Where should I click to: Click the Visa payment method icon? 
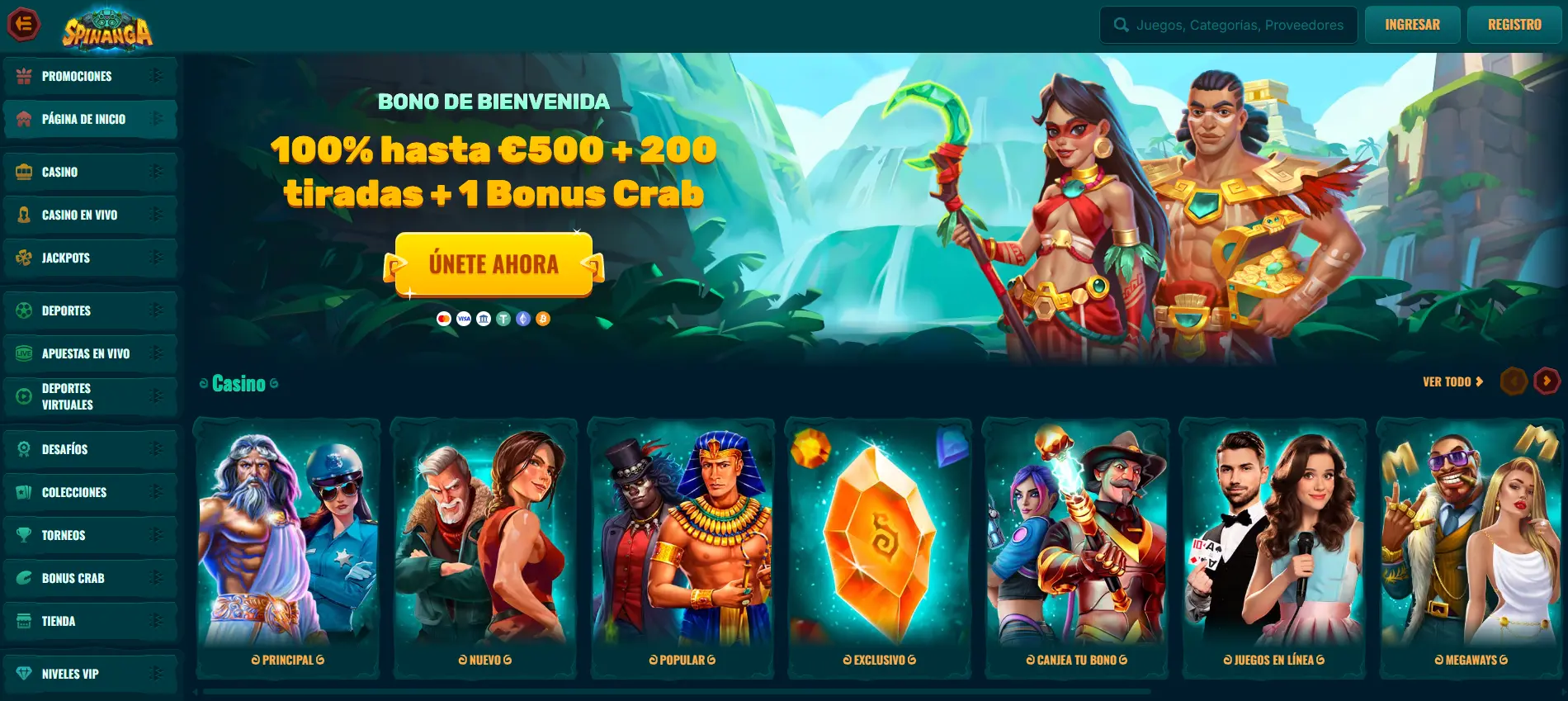[463, 318]
